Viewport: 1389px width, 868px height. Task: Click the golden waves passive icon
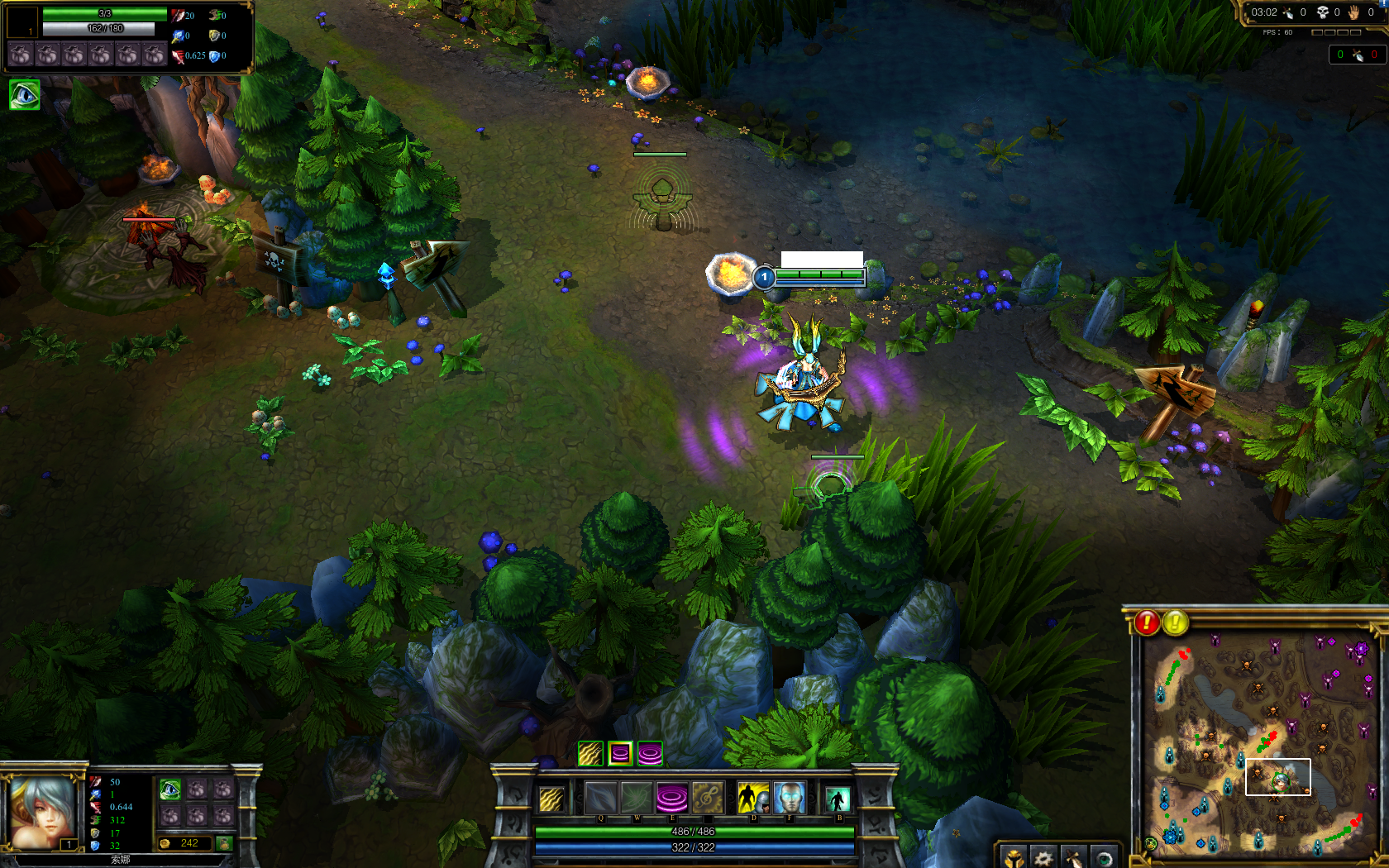click(551, 799)
